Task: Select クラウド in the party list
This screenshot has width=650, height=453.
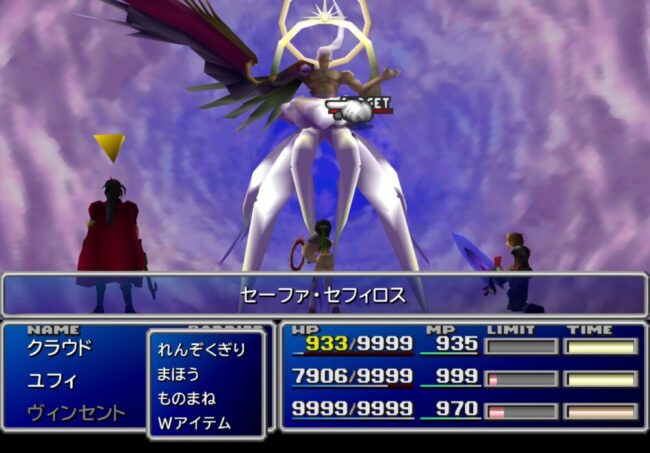Action: [x=59, y=348]
